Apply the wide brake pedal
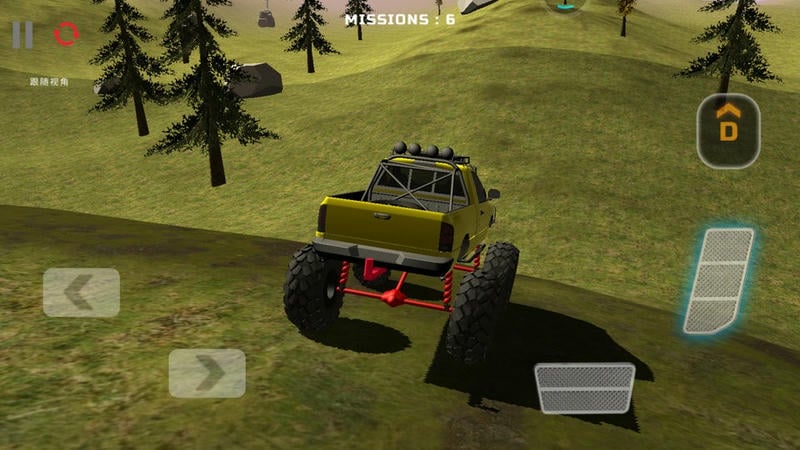The height and width of the screenshot is (450, 800). click(585, 388)
